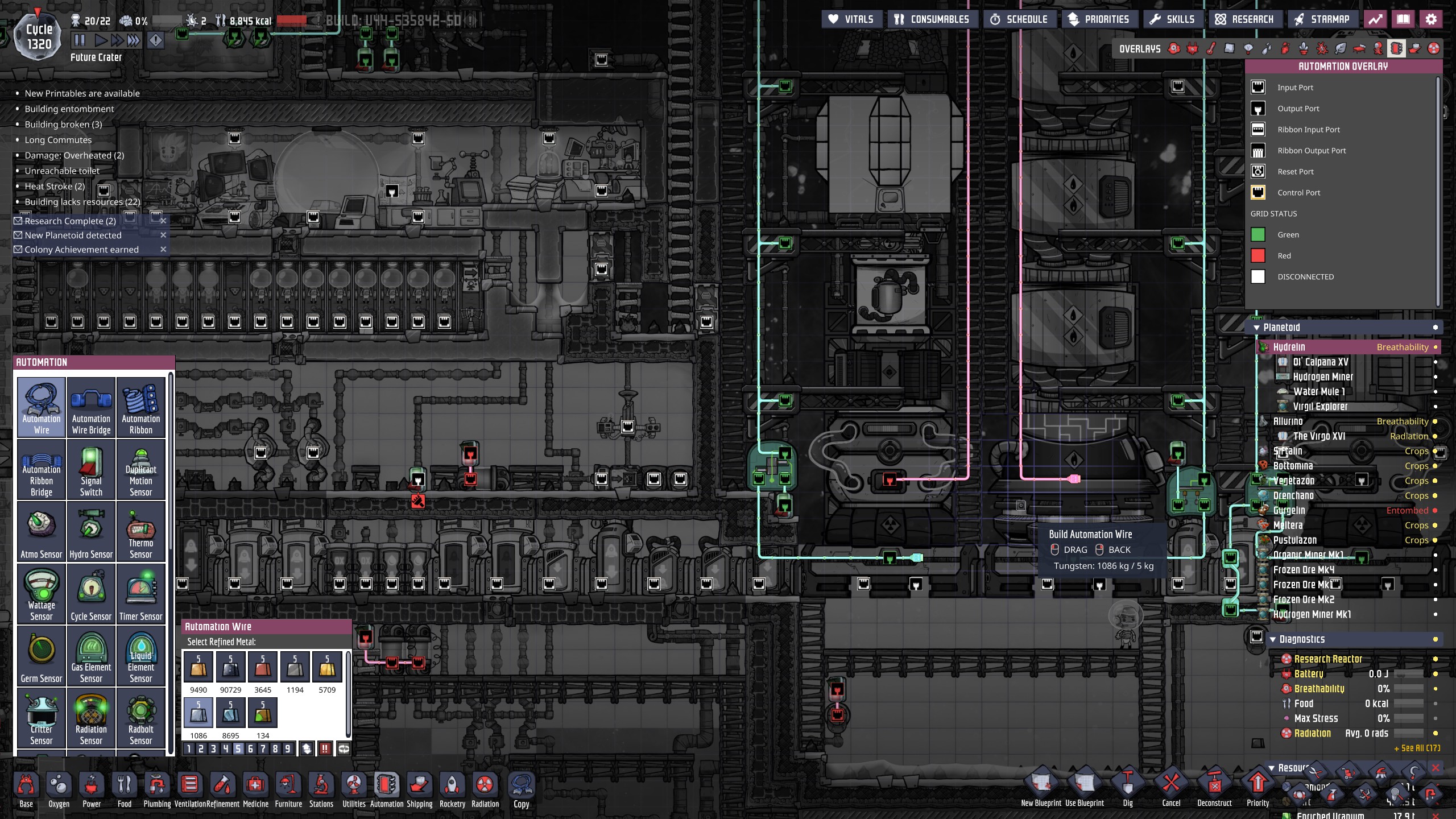The image size is (1456, 819).
Task: Select the Automation Wire tool
Action: click(40, 407)
